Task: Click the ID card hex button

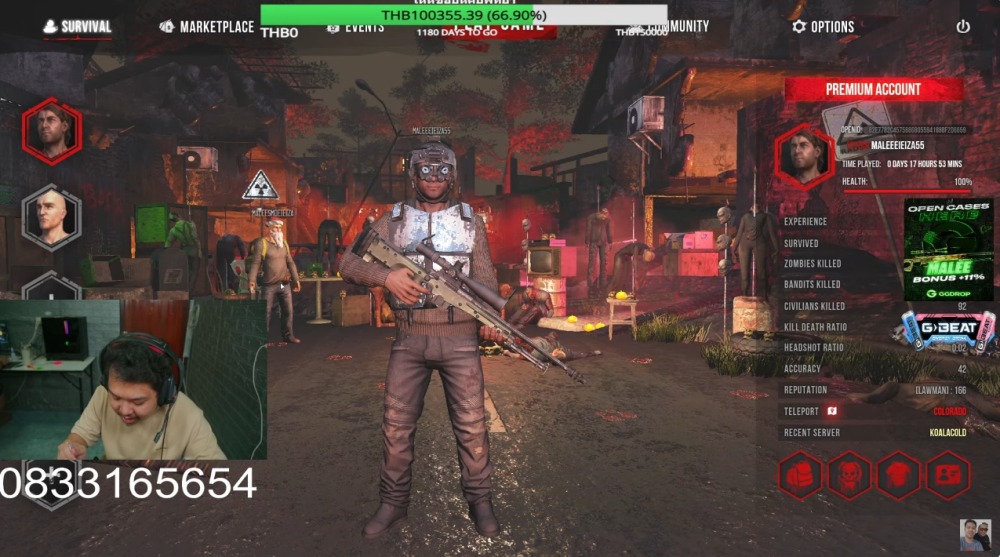Action: click(x=946, y=475)
